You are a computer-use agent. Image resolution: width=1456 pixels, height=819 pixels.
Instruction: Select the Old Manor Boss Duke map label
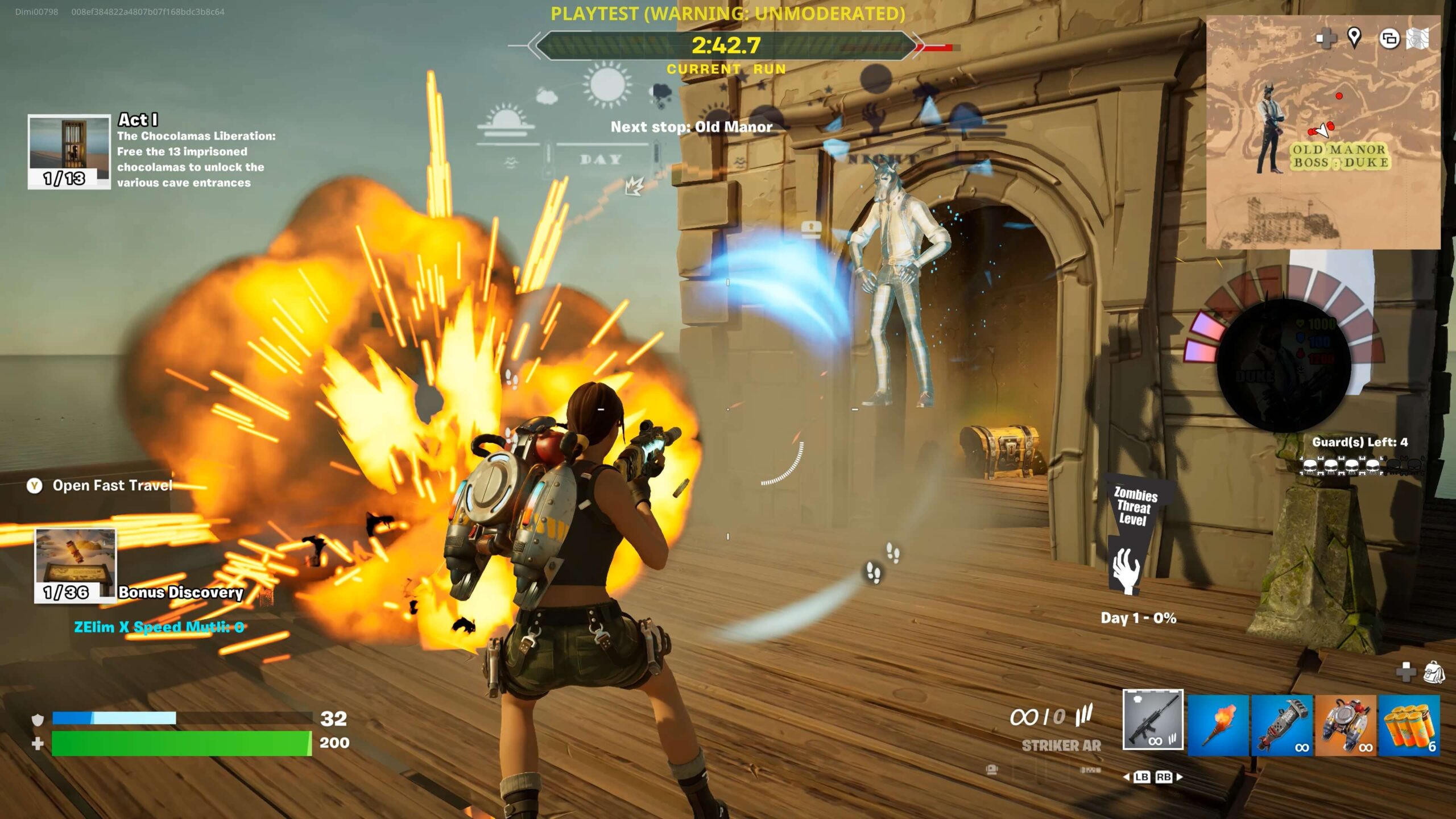point(1340,156)
